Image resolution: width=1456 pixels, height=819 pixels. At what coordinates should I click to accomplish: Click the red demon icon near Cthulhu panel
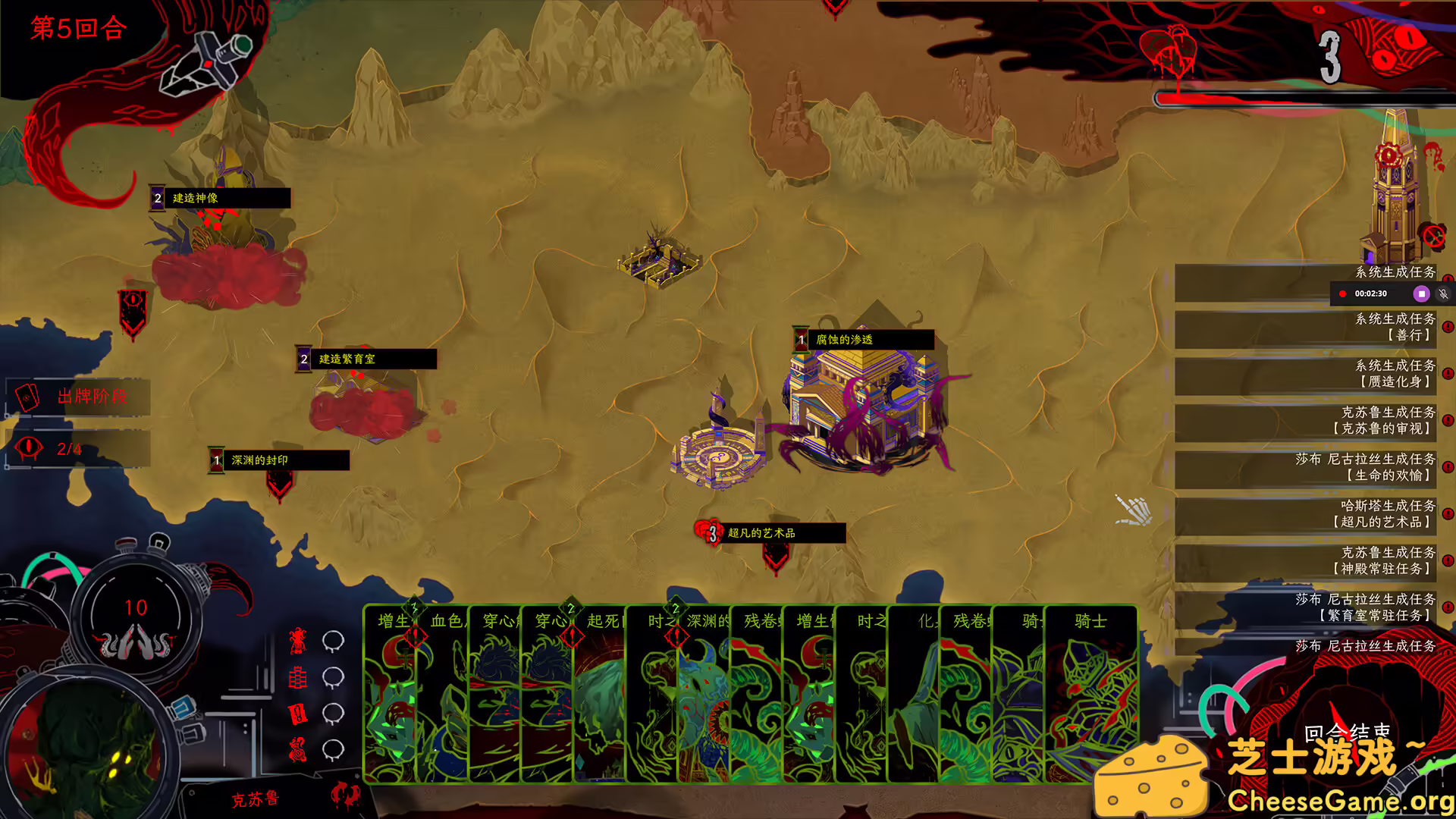297,641
